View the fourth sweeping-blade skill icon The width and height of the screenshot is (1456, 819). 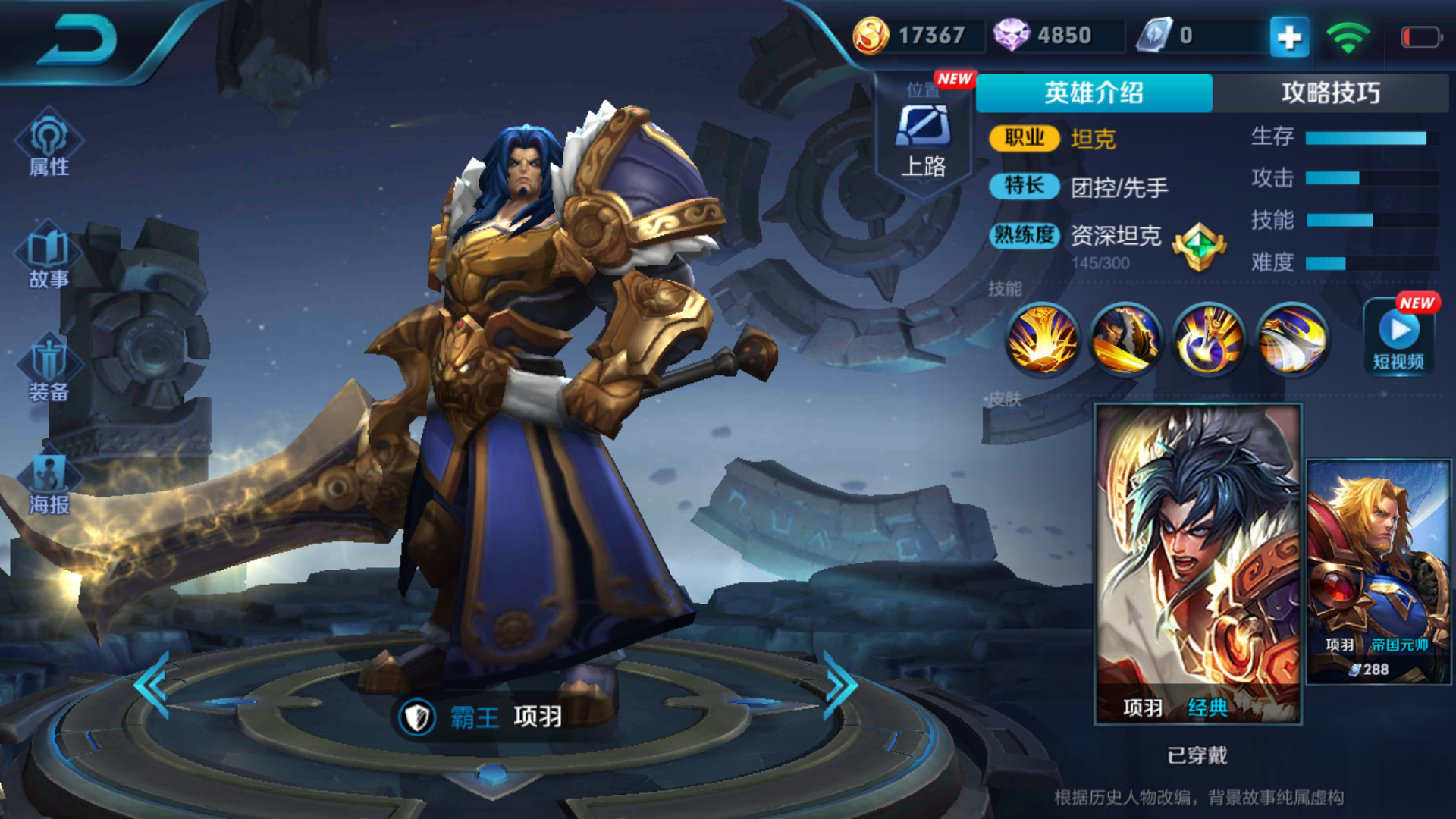pyautogui.click(x=1292, y=340)
